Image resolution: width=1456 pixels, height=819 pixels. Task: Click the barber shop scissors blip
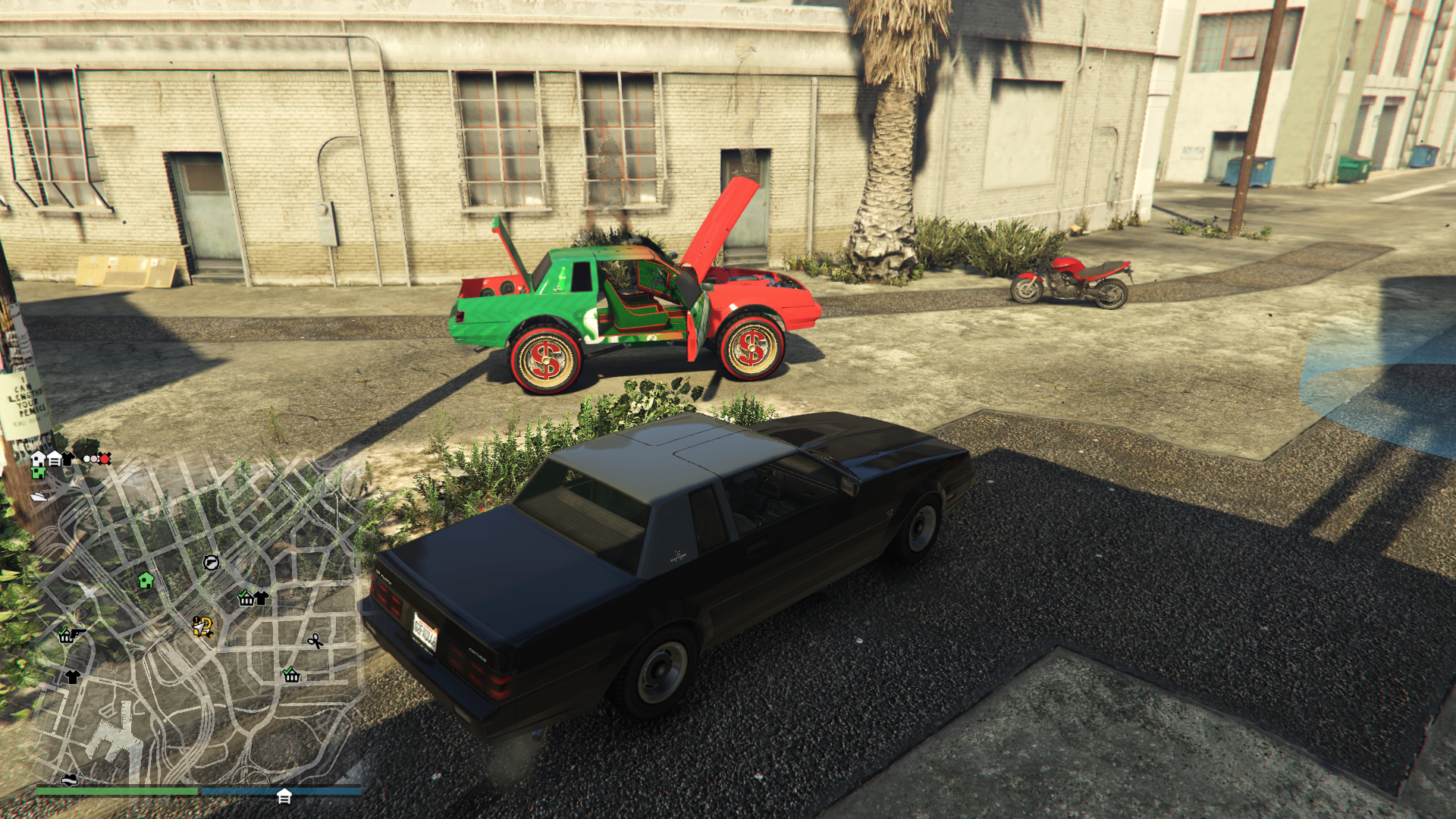[x=315, y=642]
